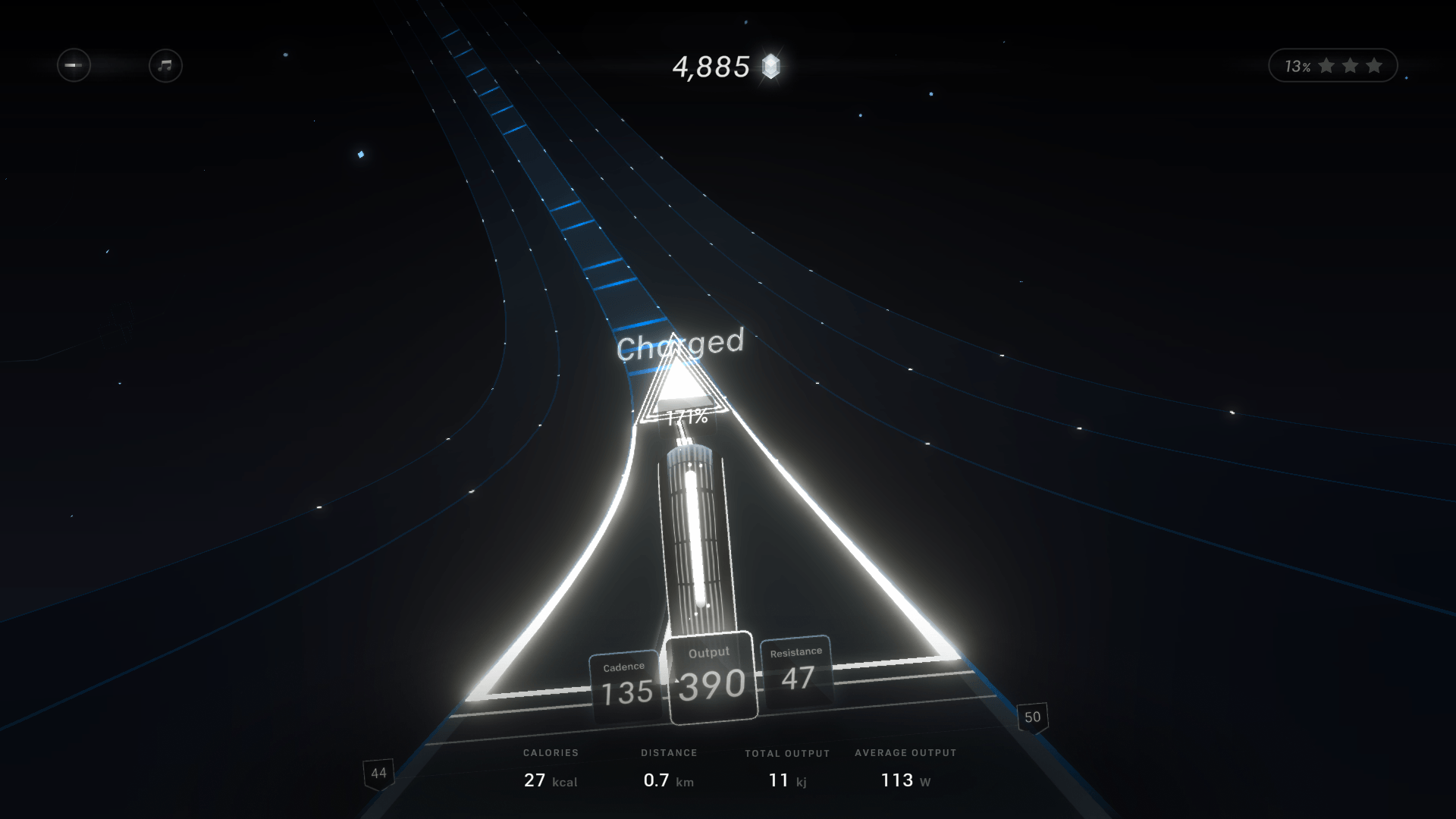The image size is (1456, 819).
Task: Toggle the music button in the top bar
Action: click(x=165, y=66)
